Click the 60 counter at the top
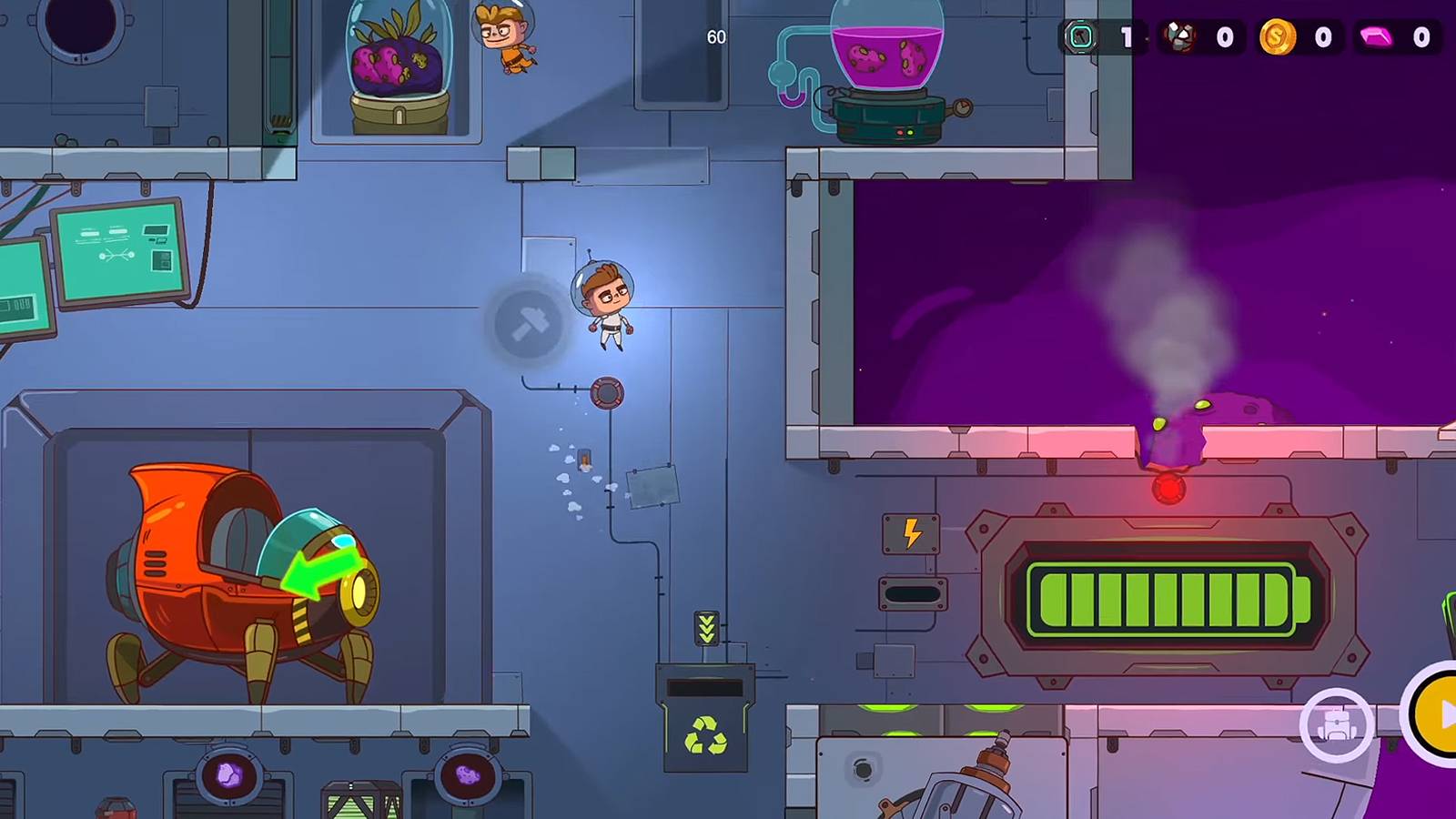The height and width of the screenshot is (819, 1456). (x=715, y=37)
